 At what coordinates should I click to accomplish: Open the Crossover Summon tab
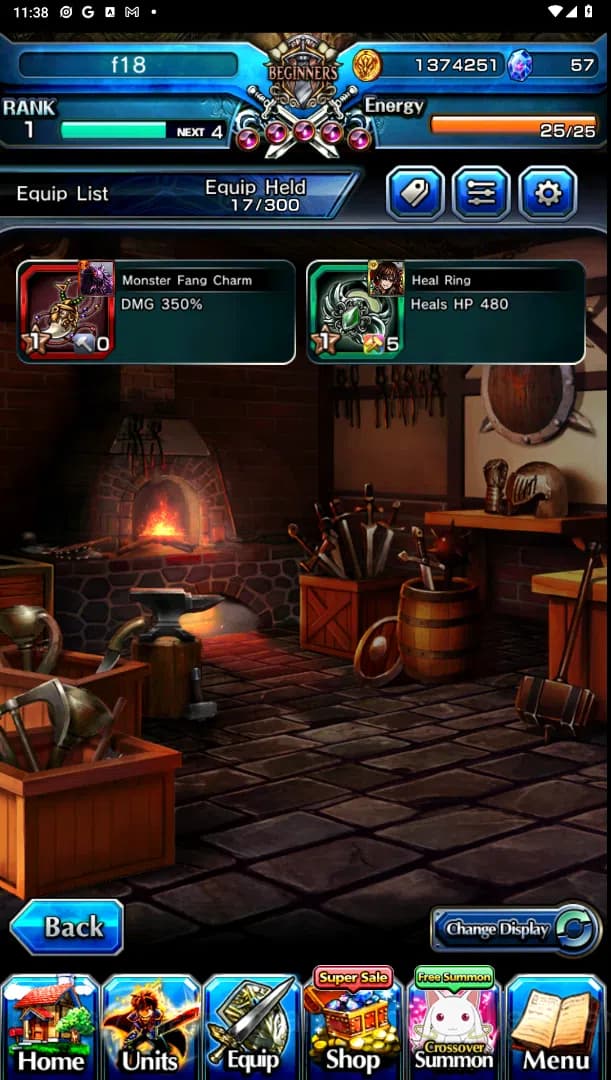point(454,1026)
